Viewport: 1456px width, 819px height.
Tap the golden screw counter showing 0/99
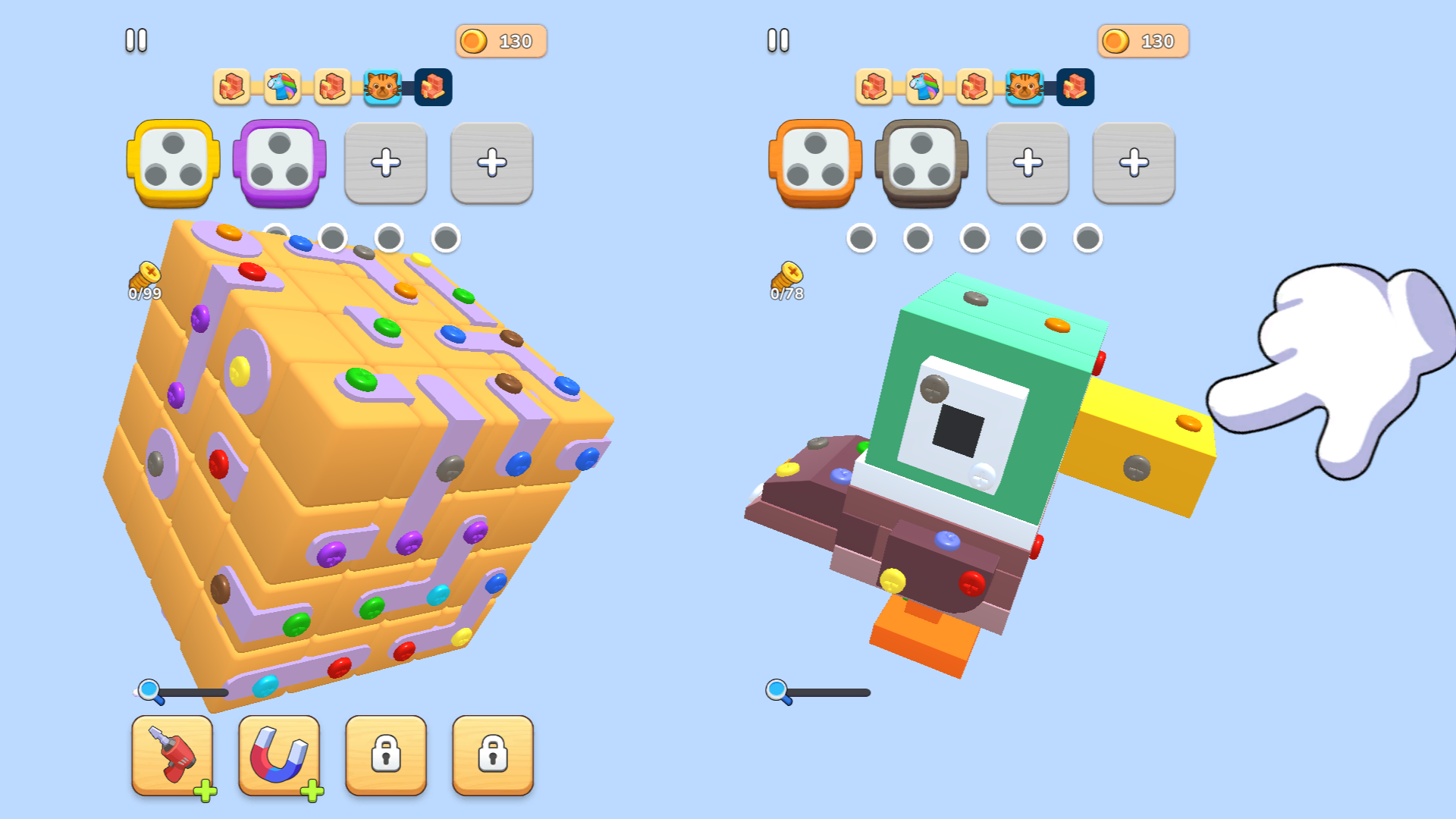pyautogui.click(x=144, y=282)
